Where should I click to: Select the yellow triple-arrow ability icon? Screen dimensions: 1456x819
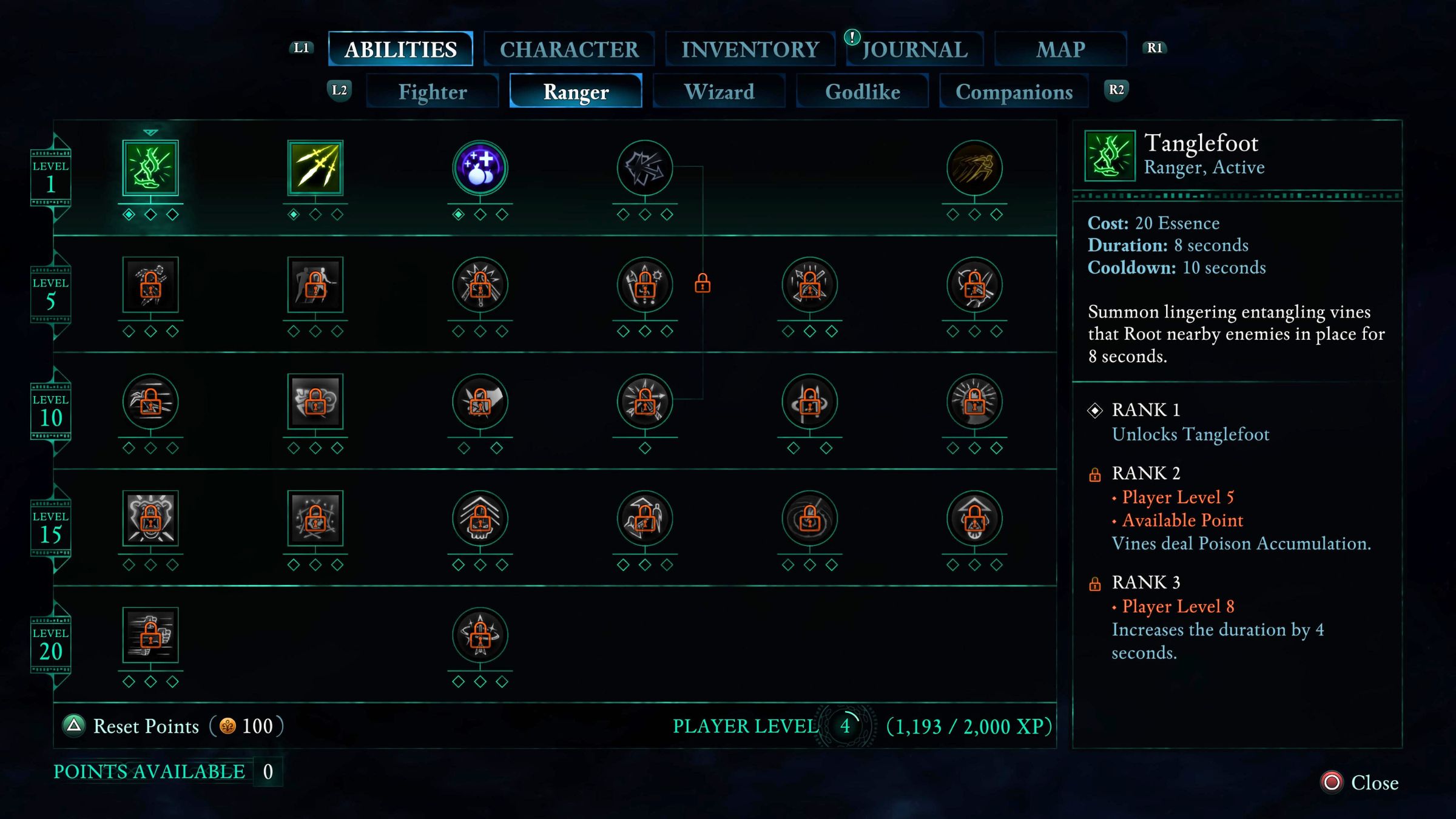pos(315,168)
